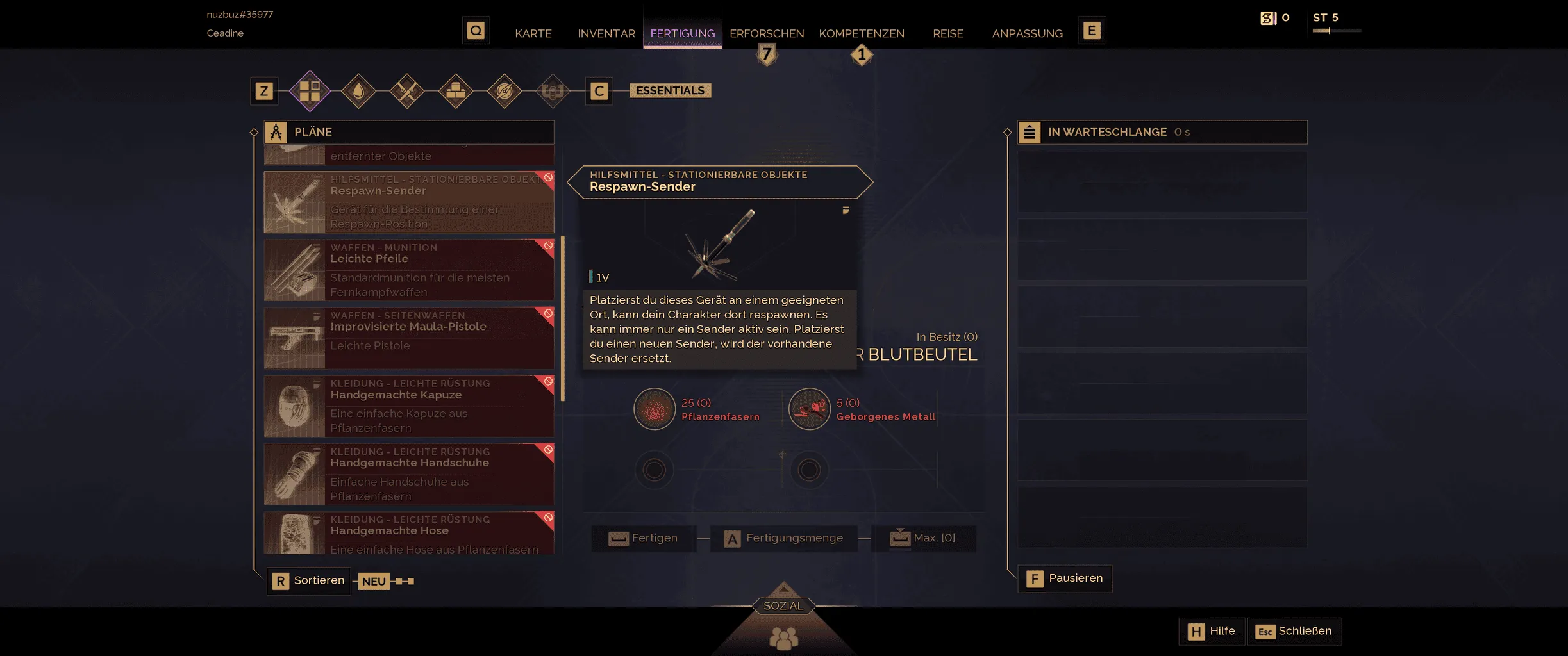Open the Reise tab
The height and width of the screenshot is (656, 1568).
[x=947, y=33]
